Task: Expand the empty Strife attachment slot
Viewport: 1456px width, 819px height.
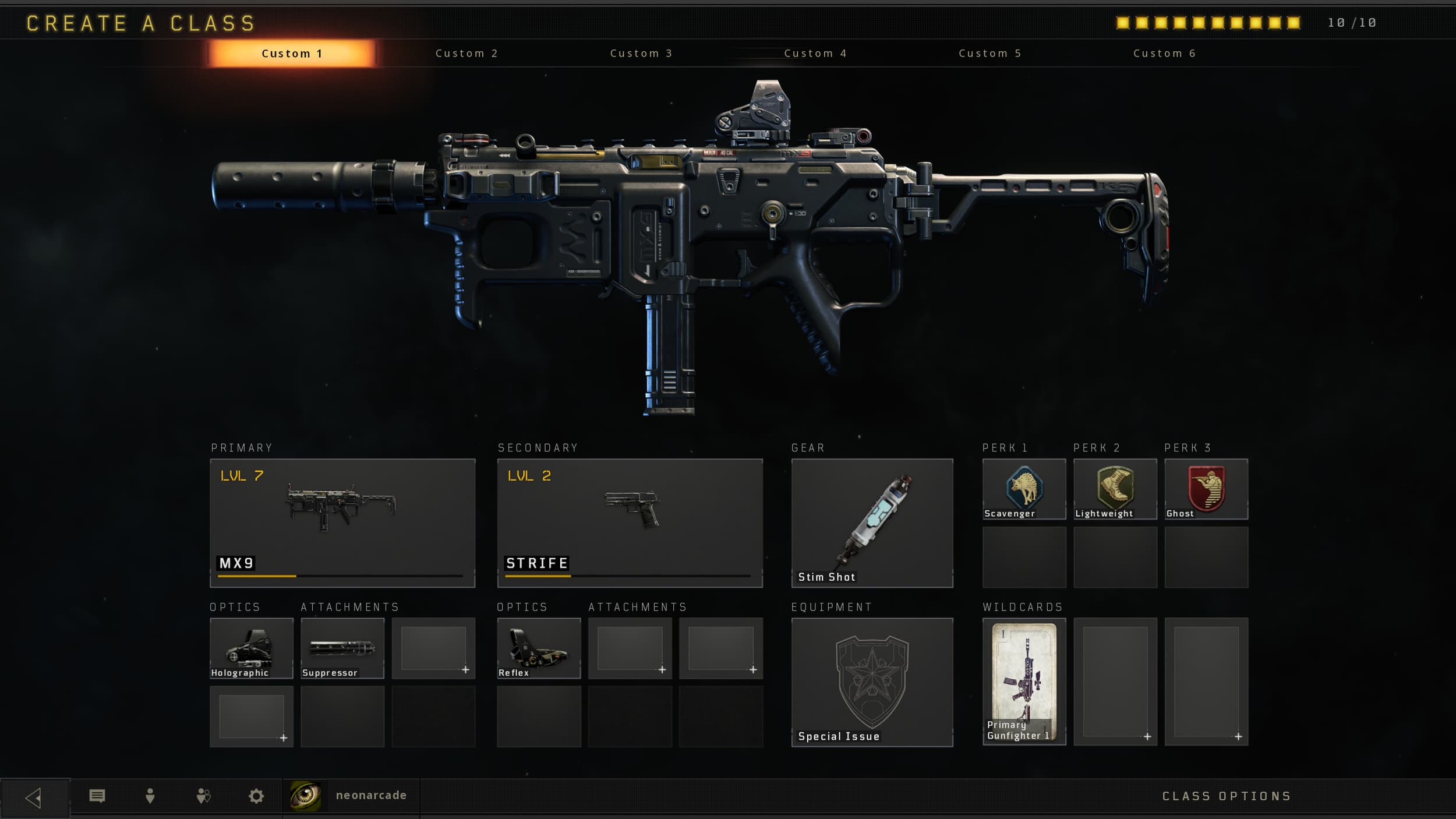Action: [630, 648]
